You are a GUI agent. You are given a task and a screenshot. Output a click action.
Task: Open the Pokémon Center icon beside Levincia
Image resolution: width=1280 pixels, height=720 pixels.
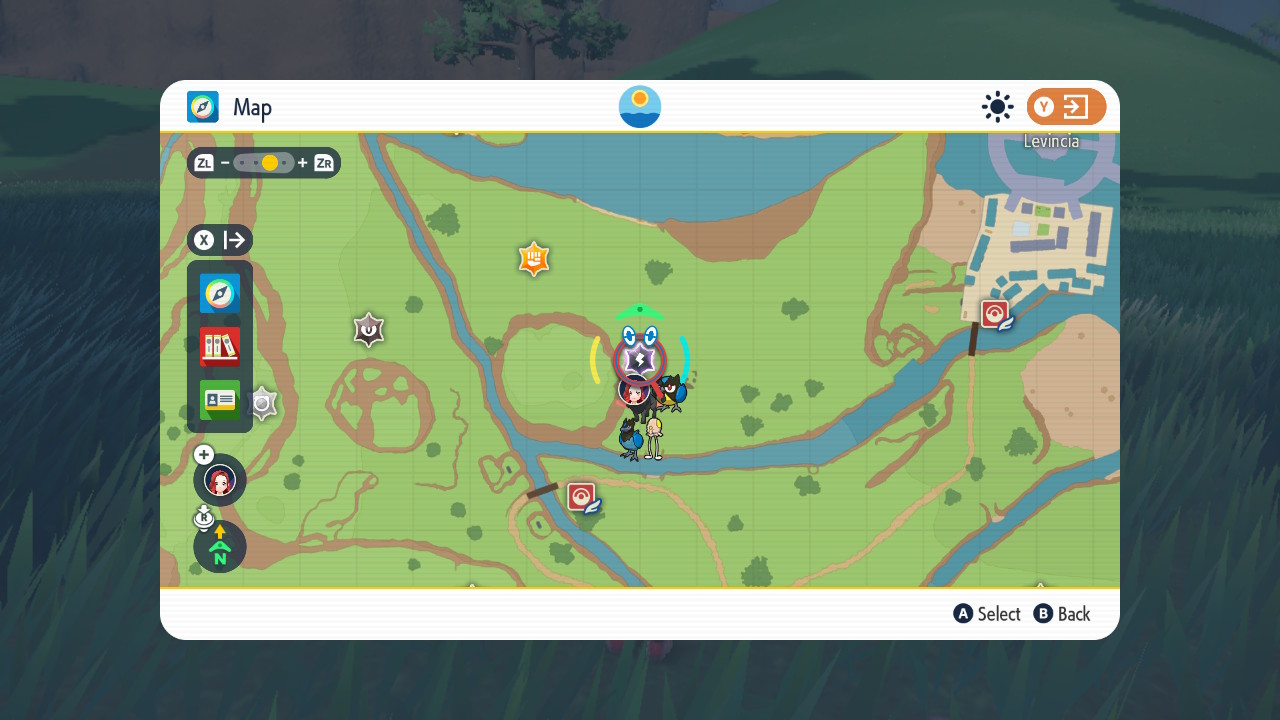coord(993,311)
